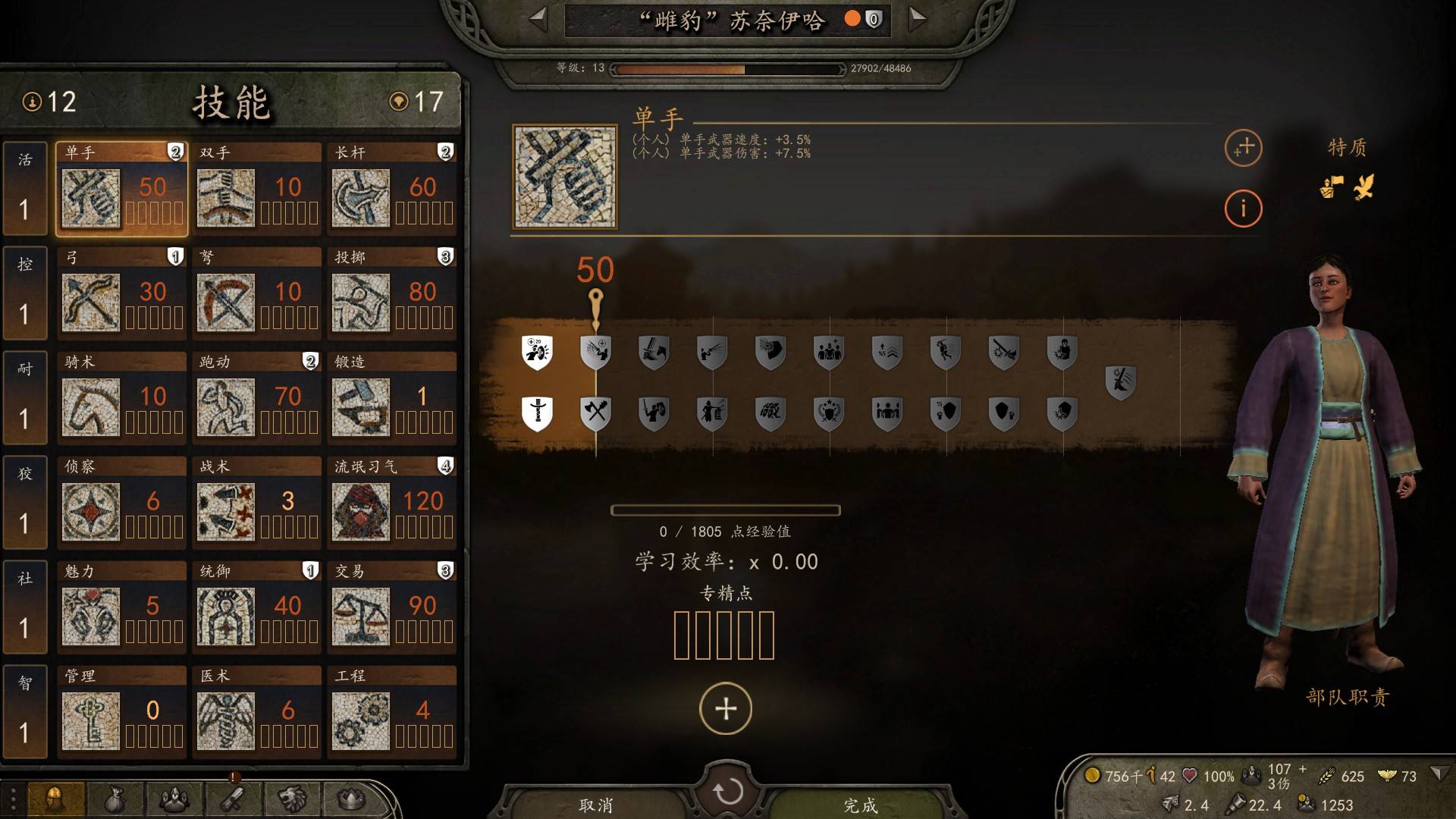Choose the 交易 trade skill
This screenshot has height=819, width=1456.
[x=391, y=607]
